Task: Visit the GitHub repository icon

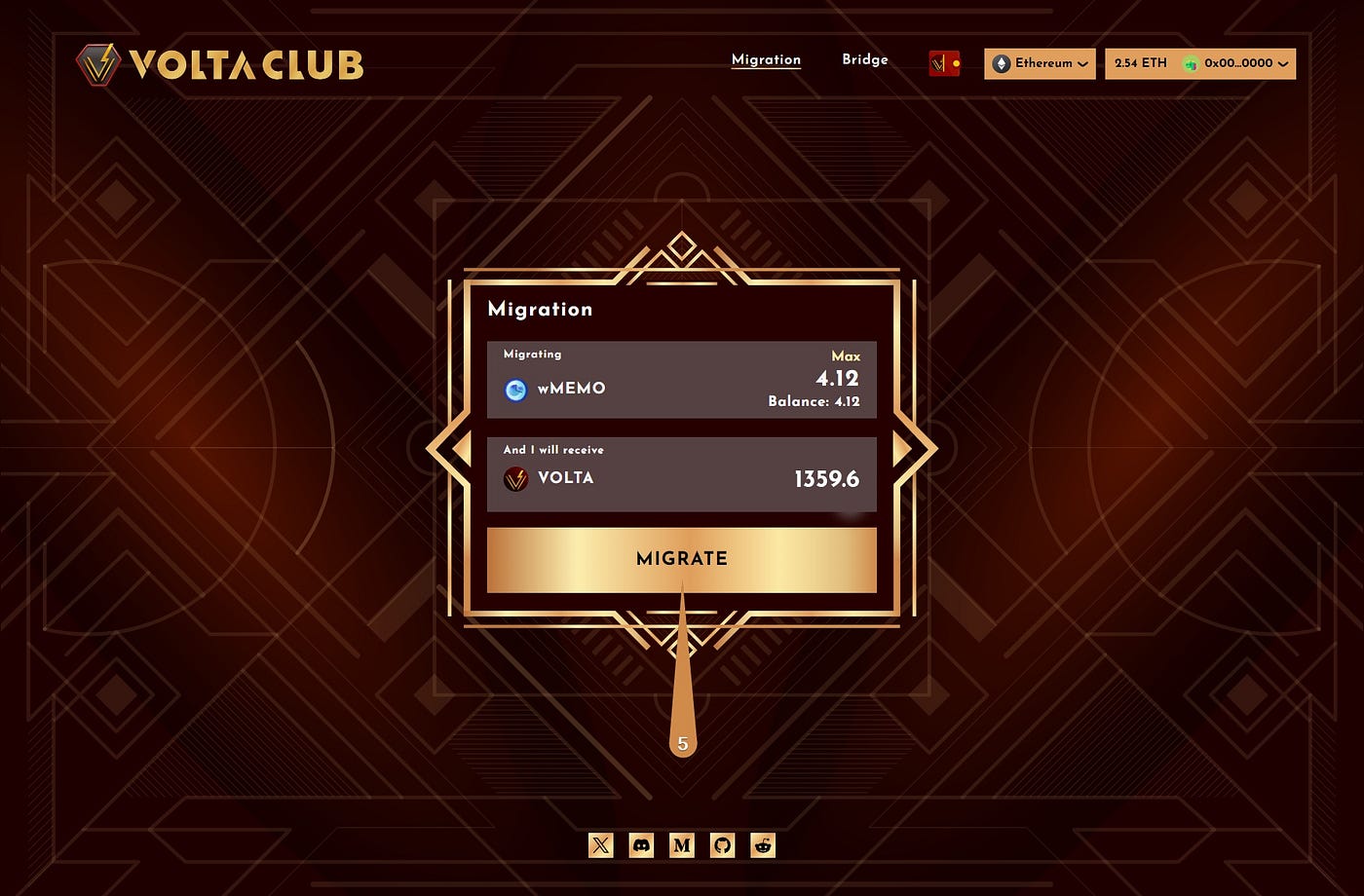Action: pyautogui.click(x=722, y=845)
